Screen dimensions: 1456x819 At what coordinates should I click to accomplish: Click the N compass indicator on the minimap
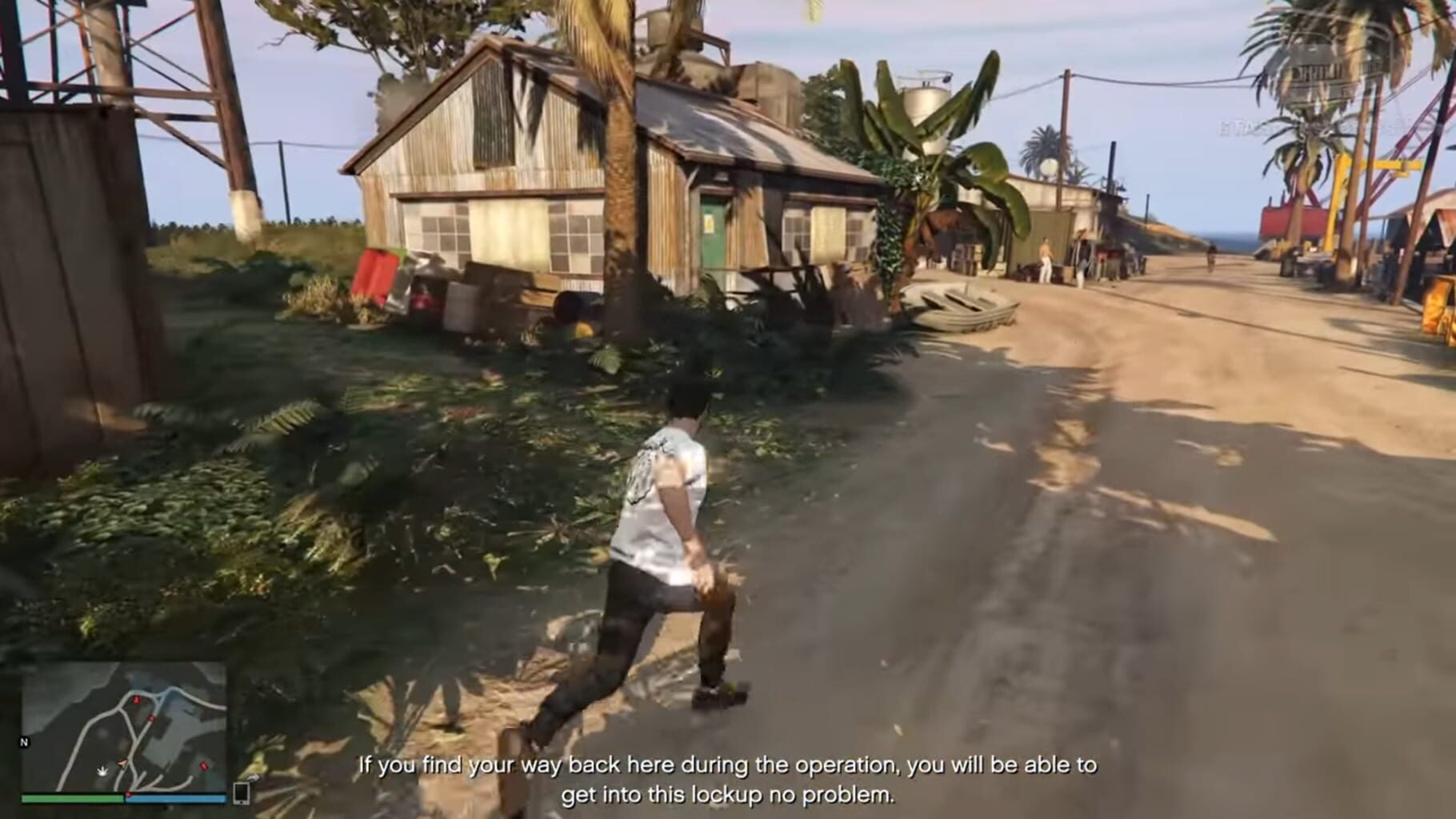[x=24, y=742]
